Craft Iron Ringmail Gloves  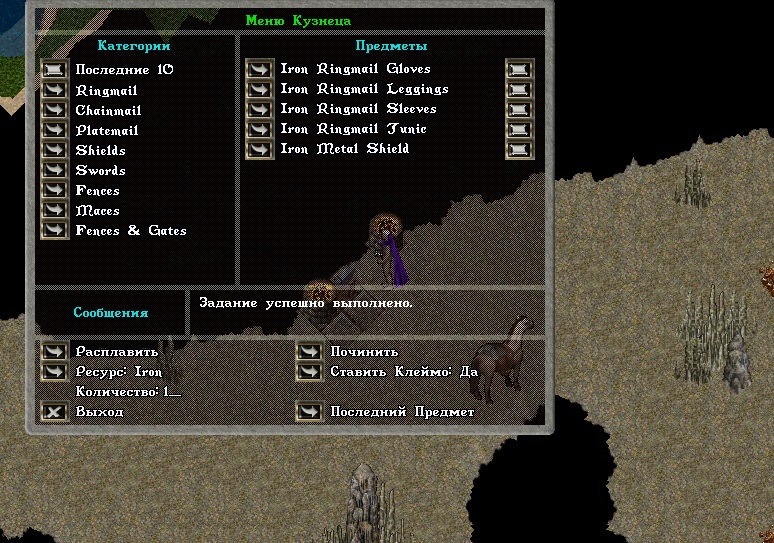259,69
